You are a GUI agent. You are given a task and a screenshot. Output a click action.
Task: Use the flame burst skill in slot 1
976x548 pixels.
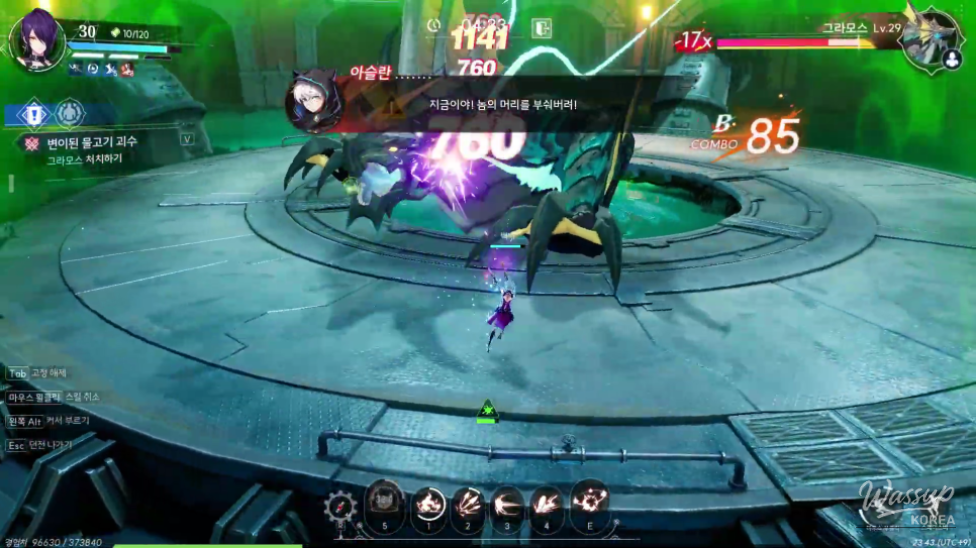429,502
